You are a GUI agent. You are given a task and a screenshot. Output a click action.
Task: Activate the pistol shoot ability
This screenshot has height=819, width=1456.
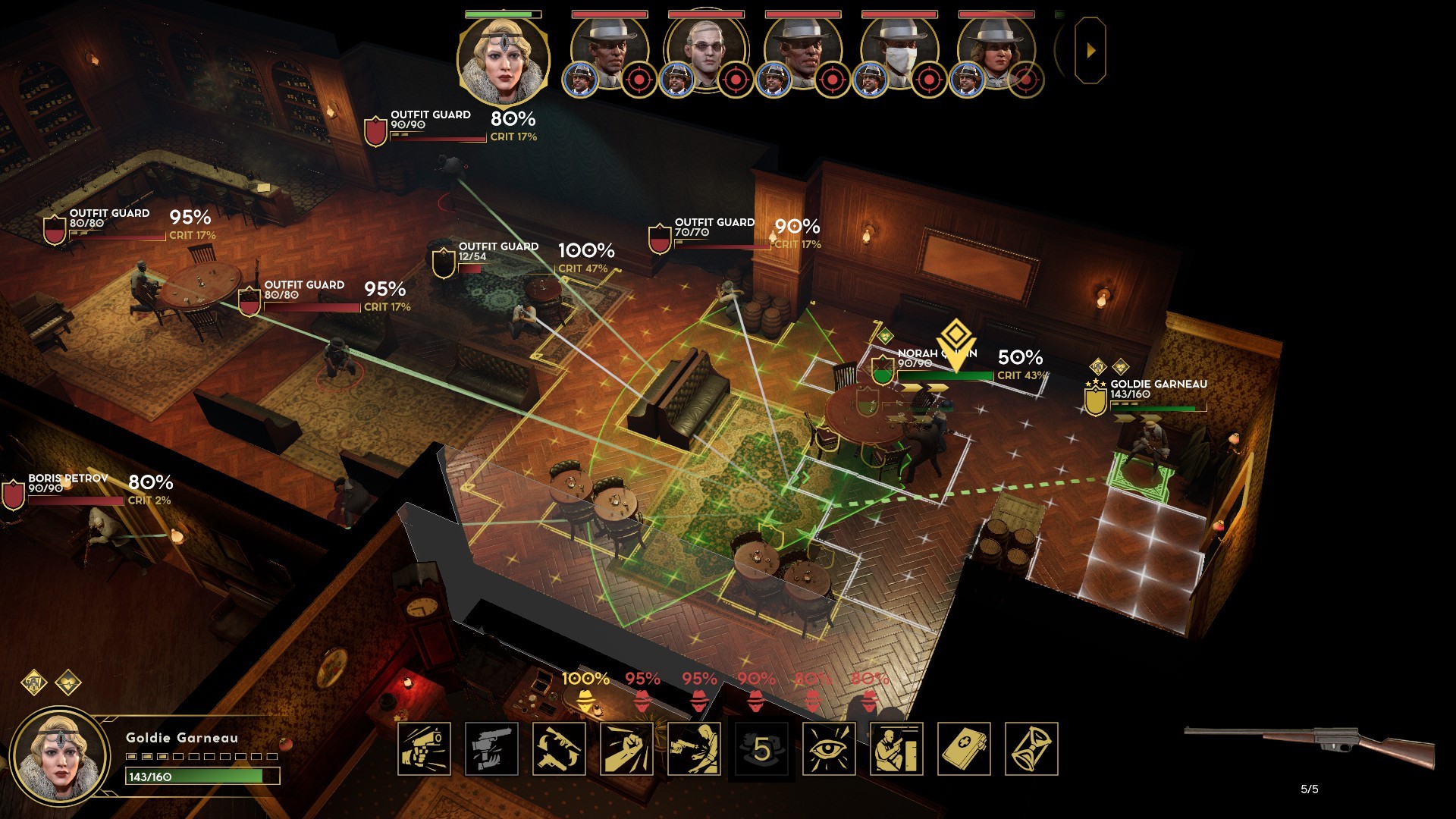424,749
